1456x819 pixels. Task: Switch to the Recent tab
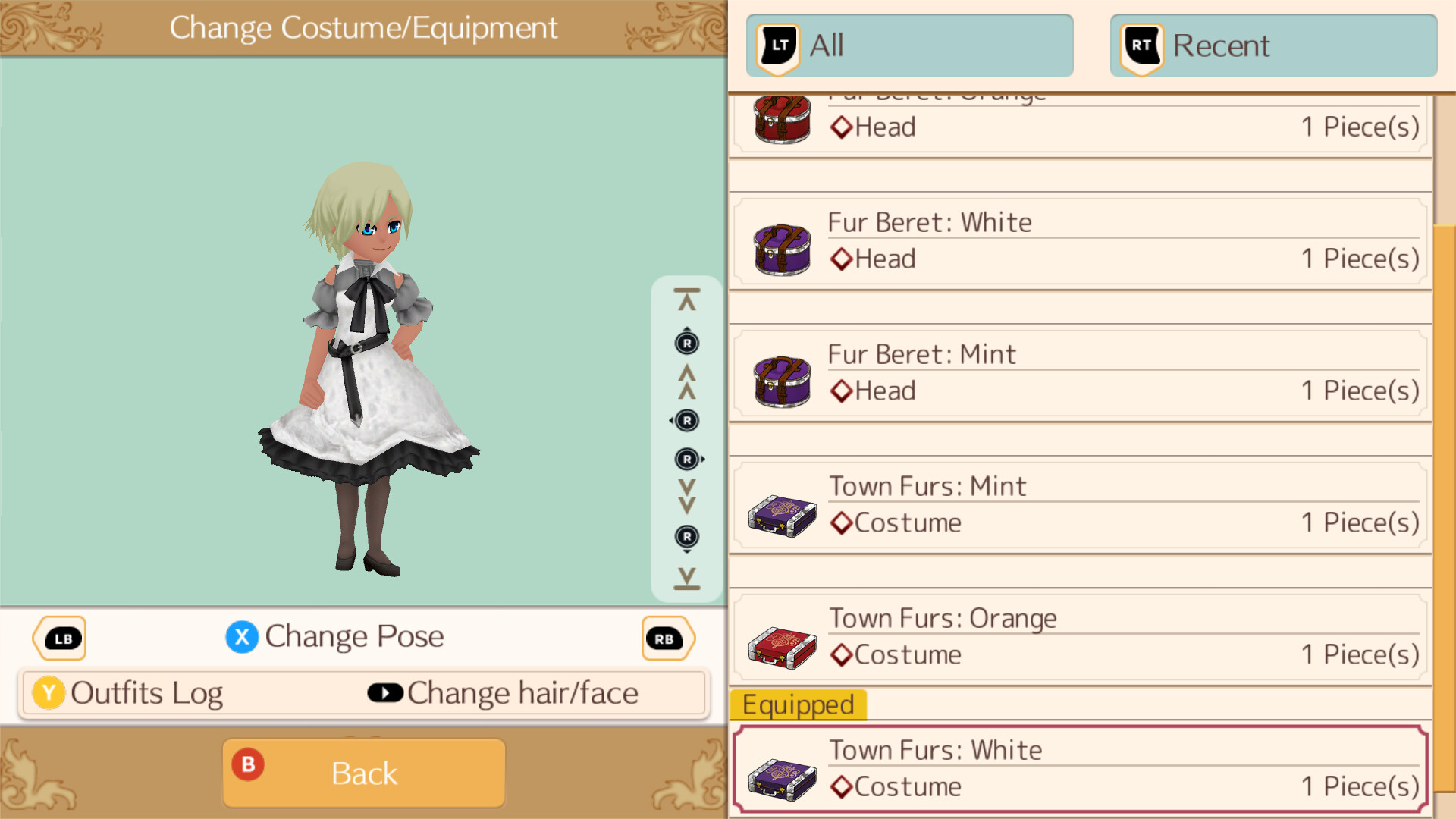[1272, 45]
